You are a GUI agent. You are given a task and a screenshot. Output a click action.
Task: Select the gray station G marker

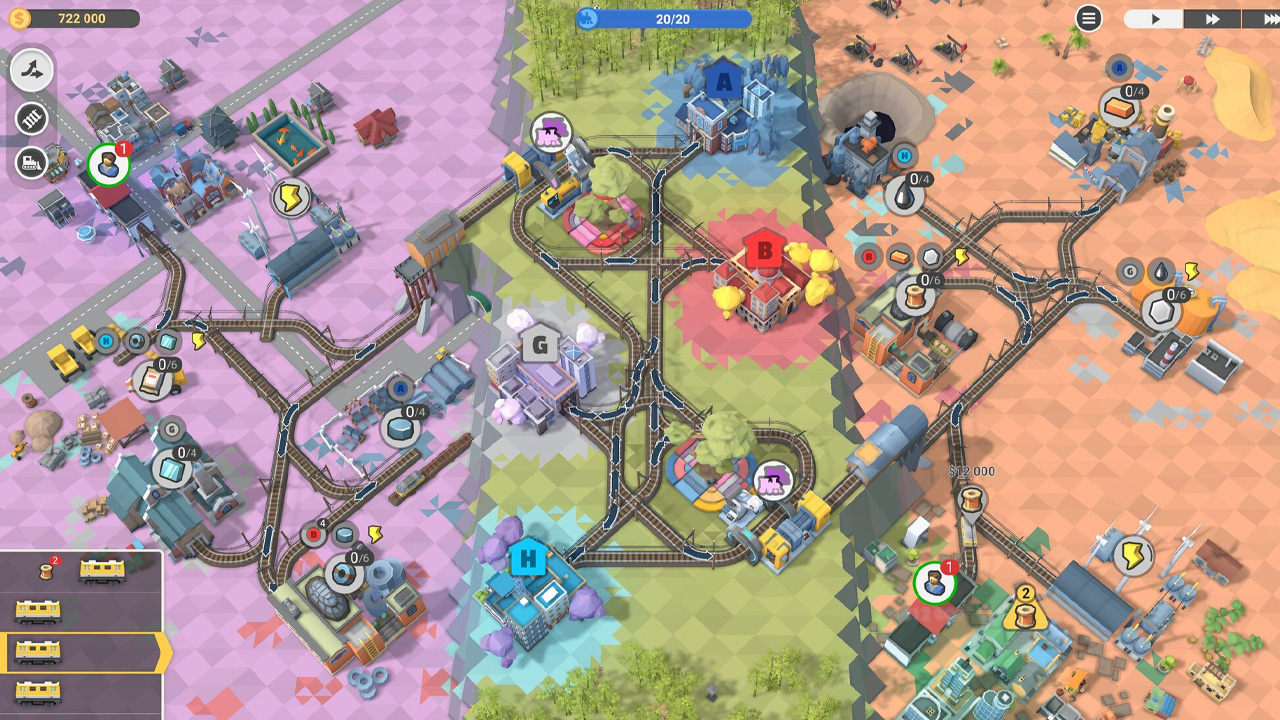pyautogui.click(x=540, y=346)
